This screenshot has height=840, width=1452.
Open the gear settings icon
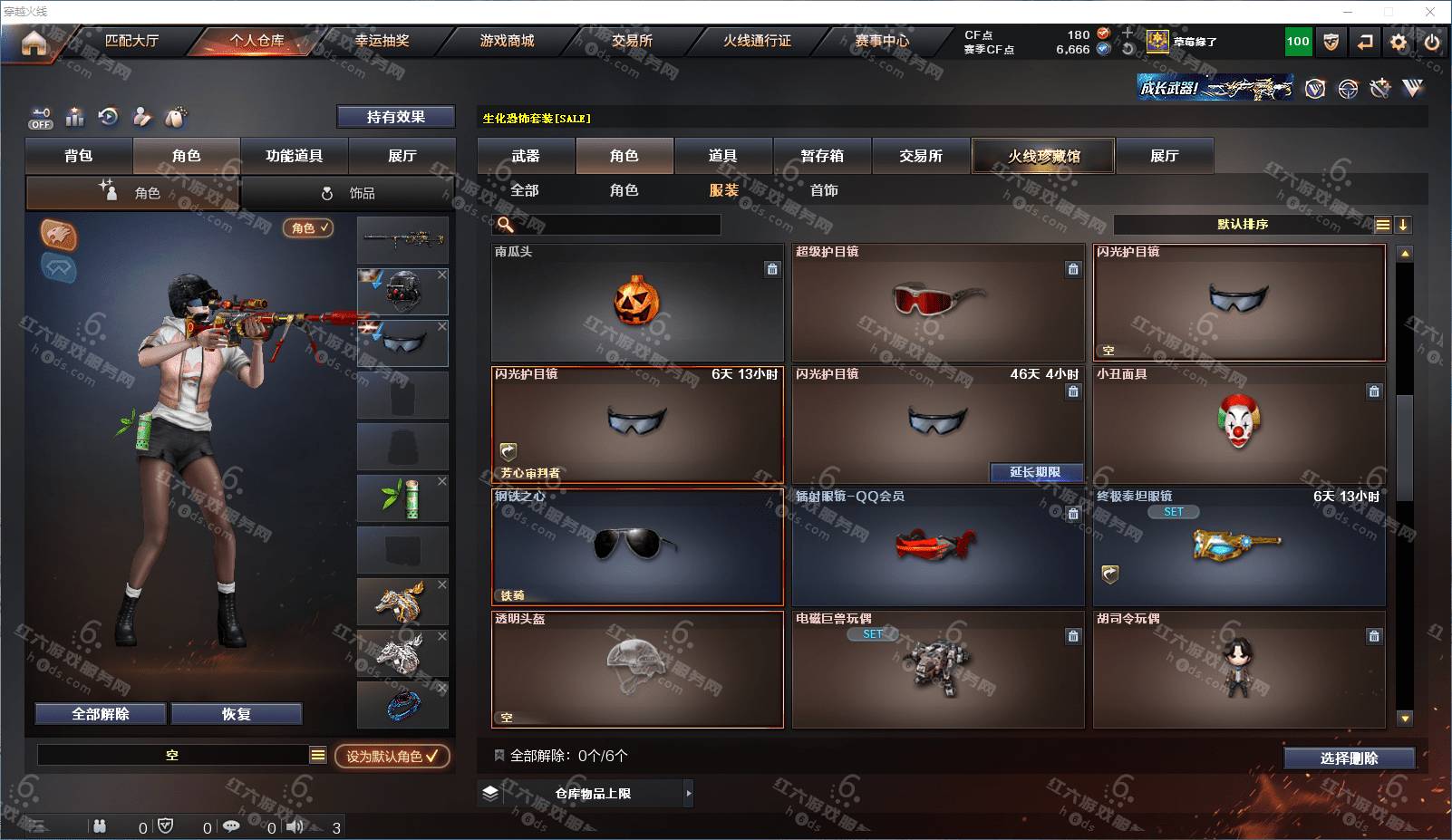1399,42
